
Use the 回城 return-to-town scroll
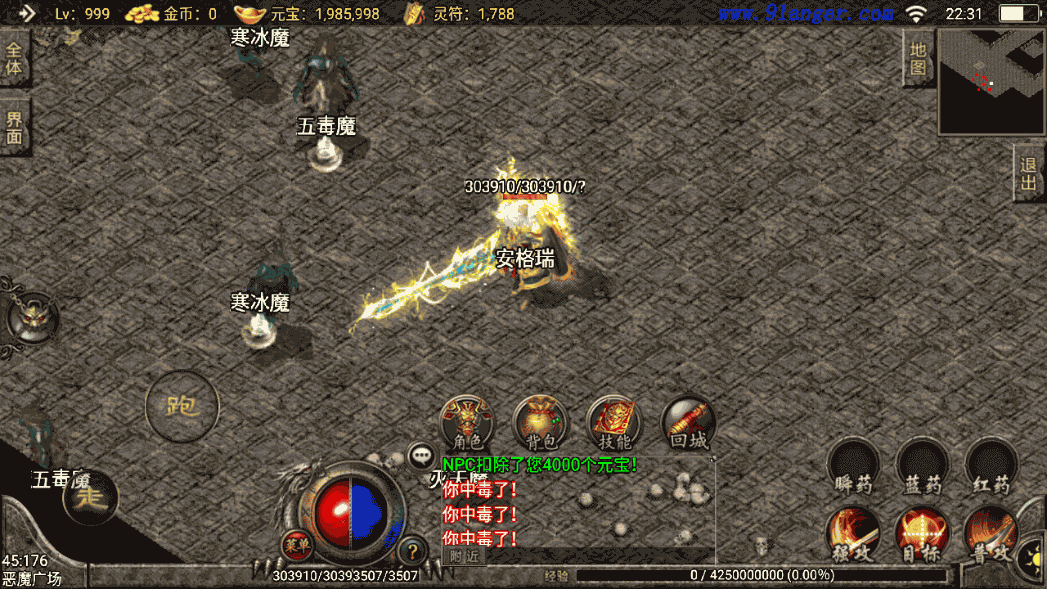pyautogui.click(x=688, y=421)
